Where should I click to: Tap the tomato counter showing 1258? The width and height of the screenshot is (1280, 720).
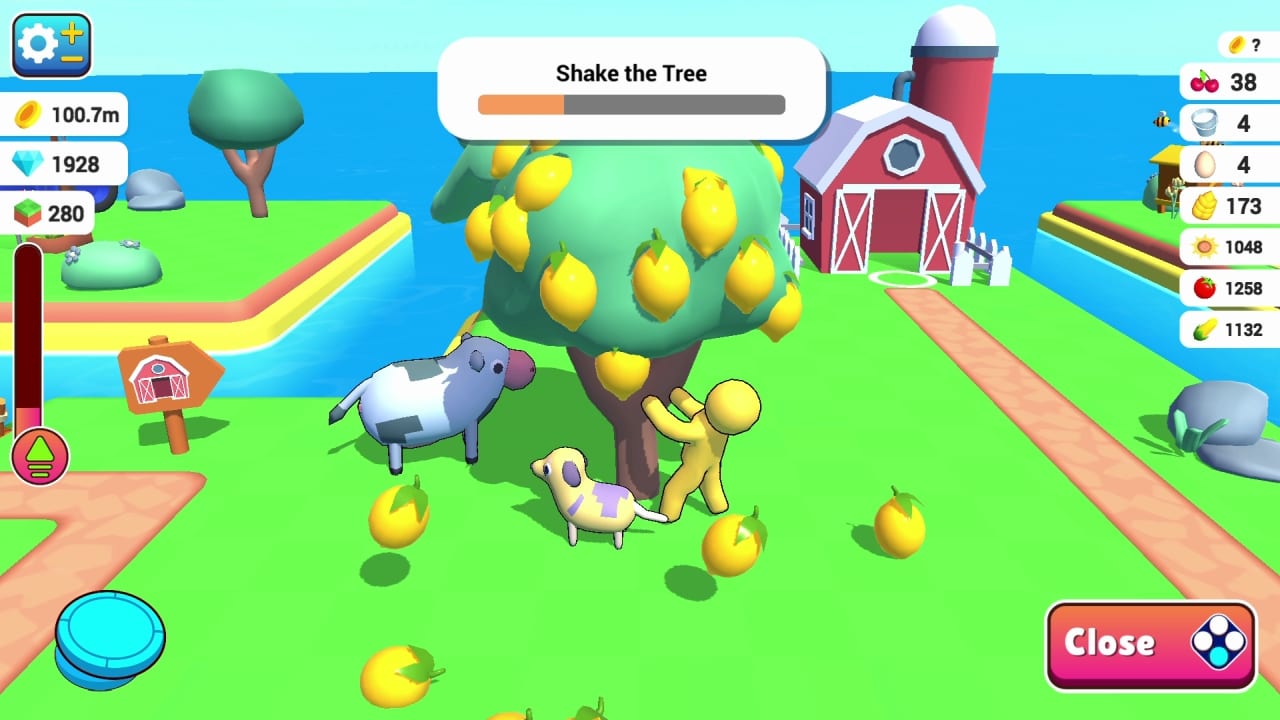(x=1229, y=289)
